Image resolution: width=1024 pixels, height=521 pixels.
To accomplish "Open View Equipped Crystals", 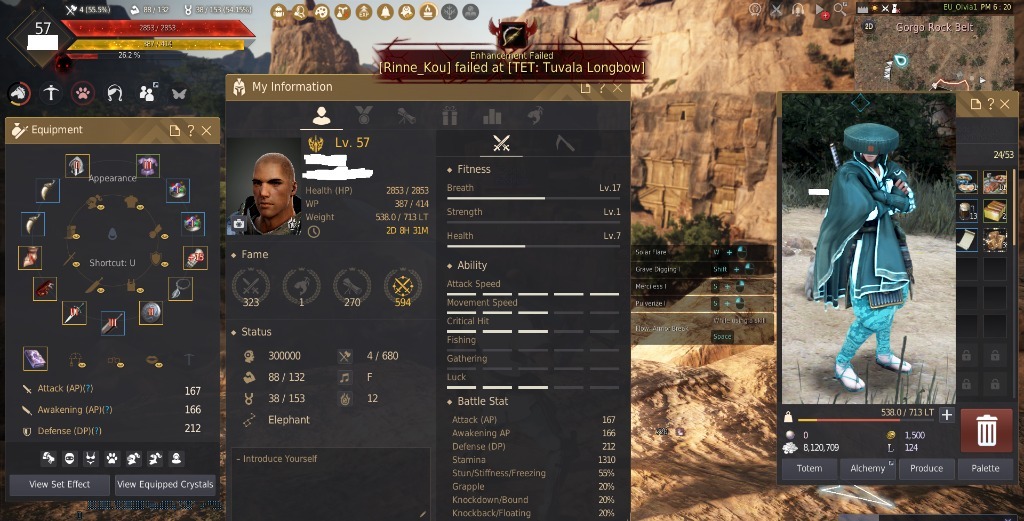I will (166, 484).
